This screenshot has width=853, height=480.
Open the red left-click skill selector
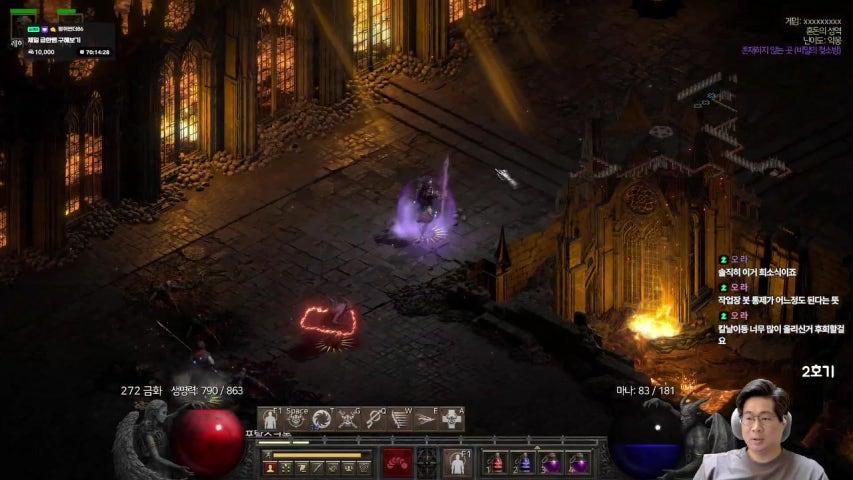[397, 462]
